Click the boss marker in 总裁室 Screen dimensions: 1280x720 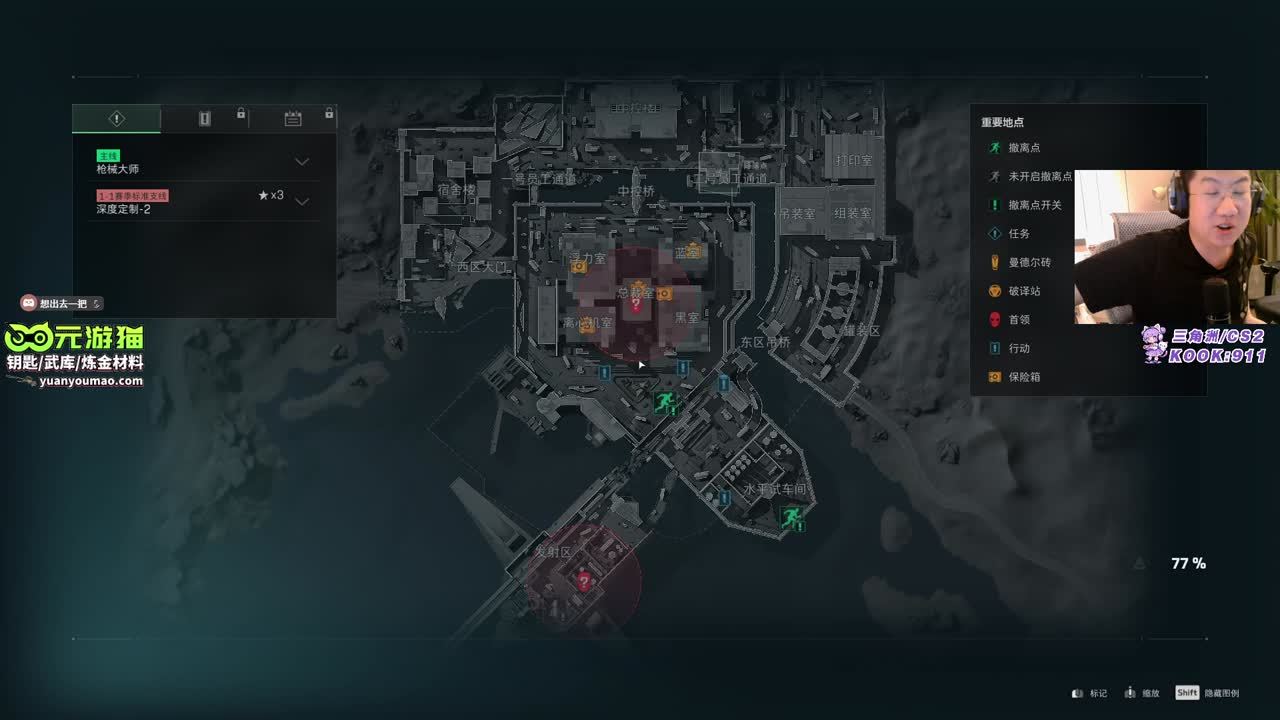(635, 305)
